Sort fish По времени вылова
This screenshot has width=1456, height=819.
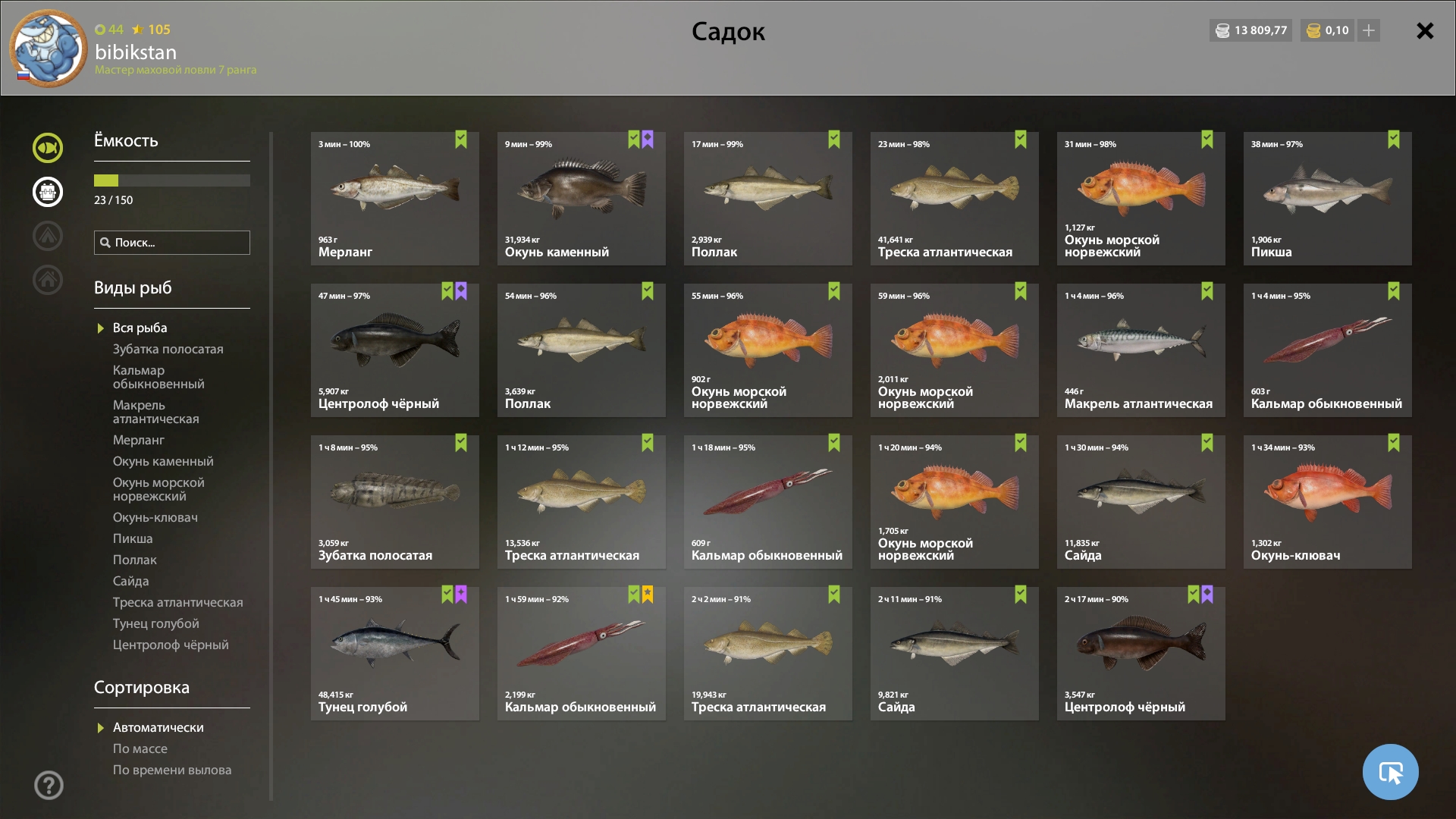tap(172, 770)
